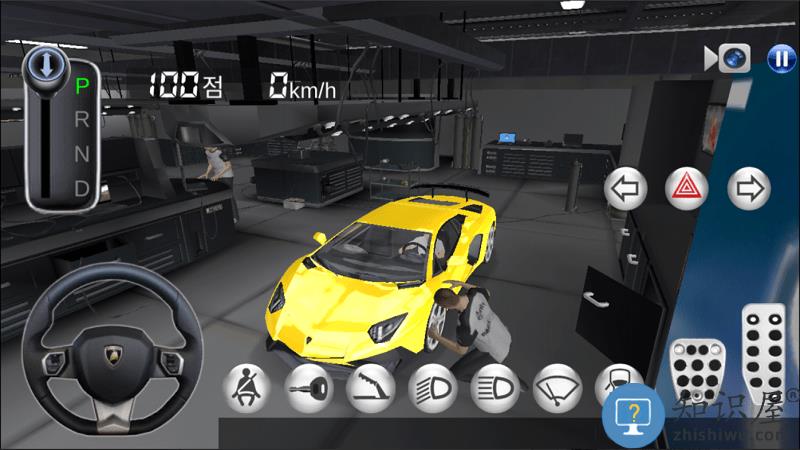Pause the game with the blue button
Image resolution: width=800 pixels, height=450 pixels.
pos(779,59)
